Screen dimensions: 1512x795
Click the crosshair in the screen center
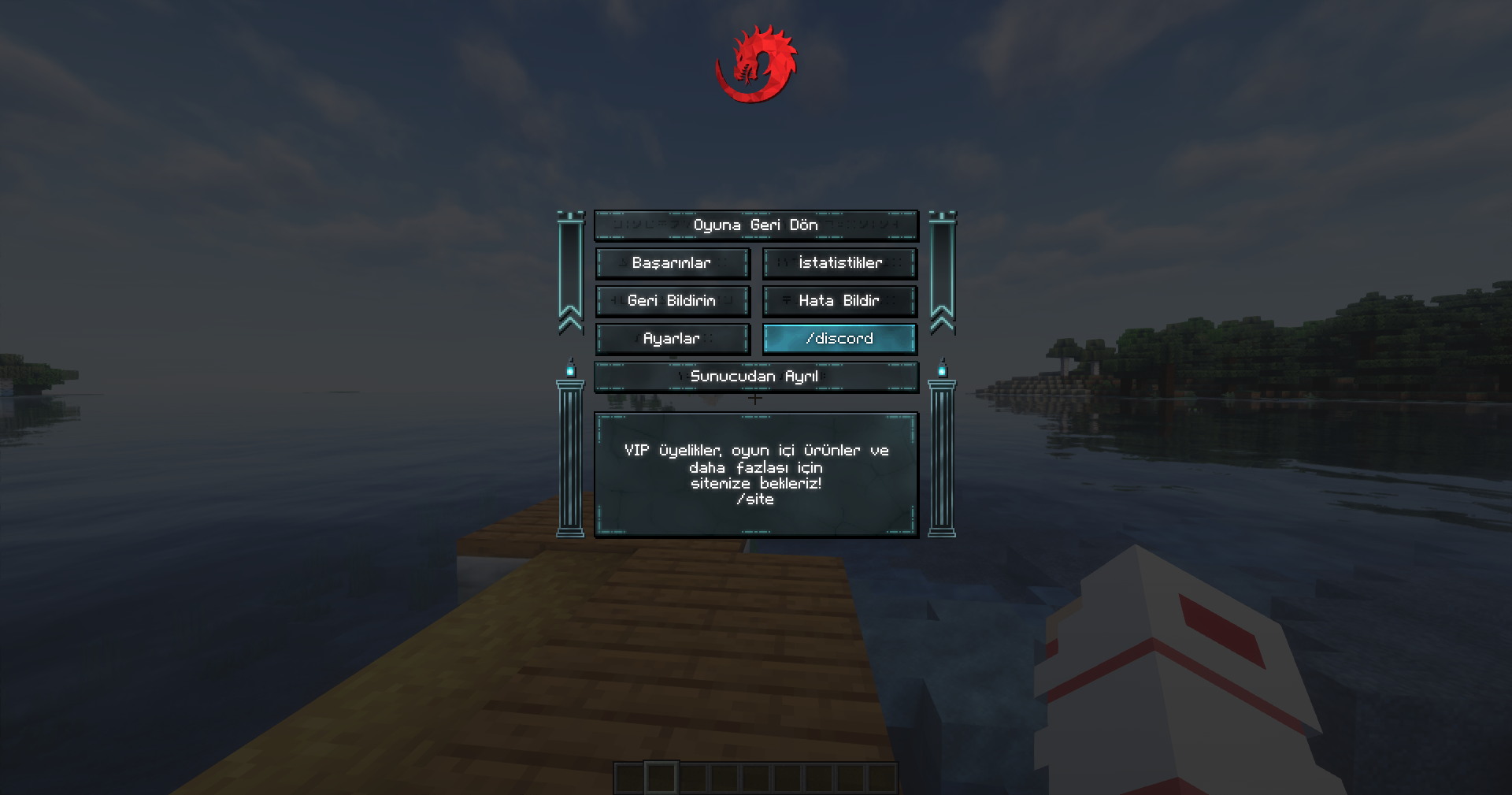[756, 399]
